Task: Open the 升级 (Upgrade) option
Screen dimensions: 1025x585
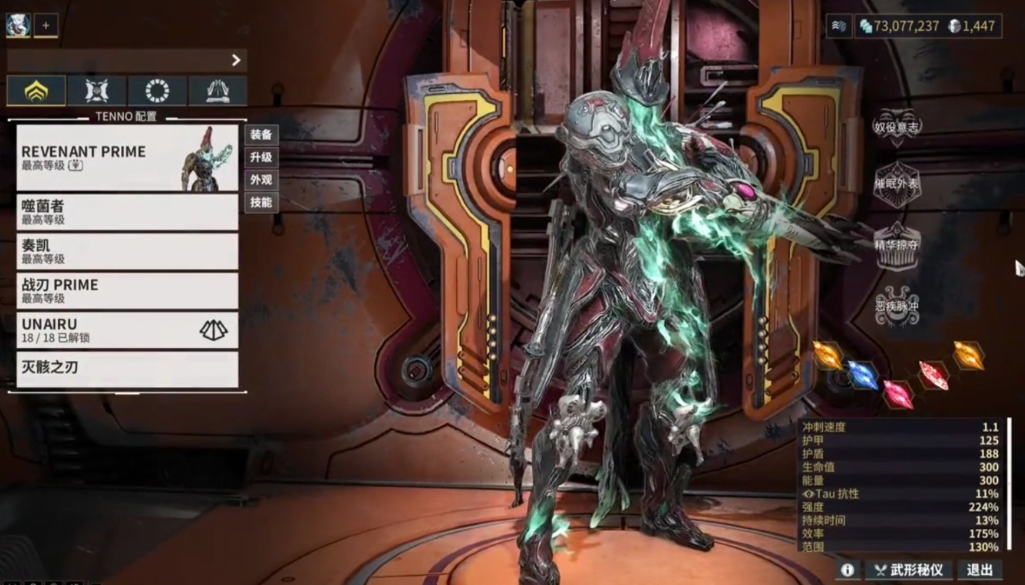Action: (x=261, y=157)
